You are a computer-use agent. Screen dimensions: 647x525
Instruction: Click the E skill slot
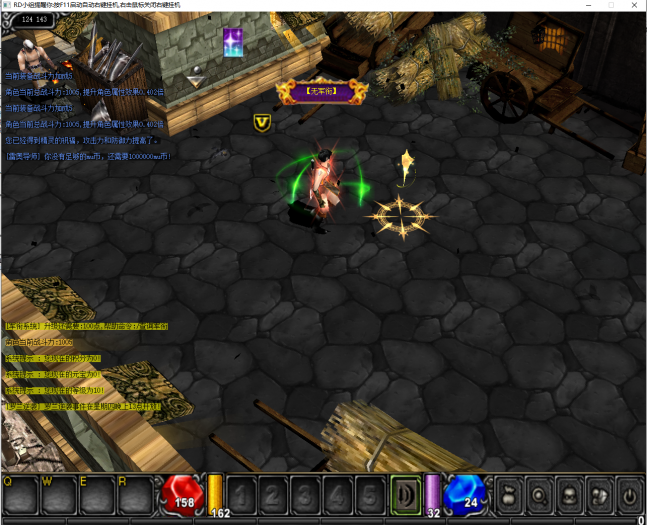pos(98,495)
